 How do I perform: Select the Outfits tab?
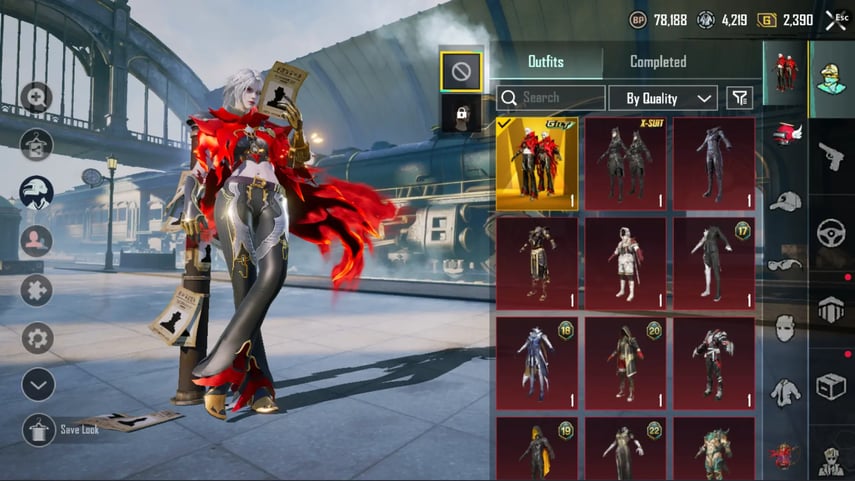(546, 62)
